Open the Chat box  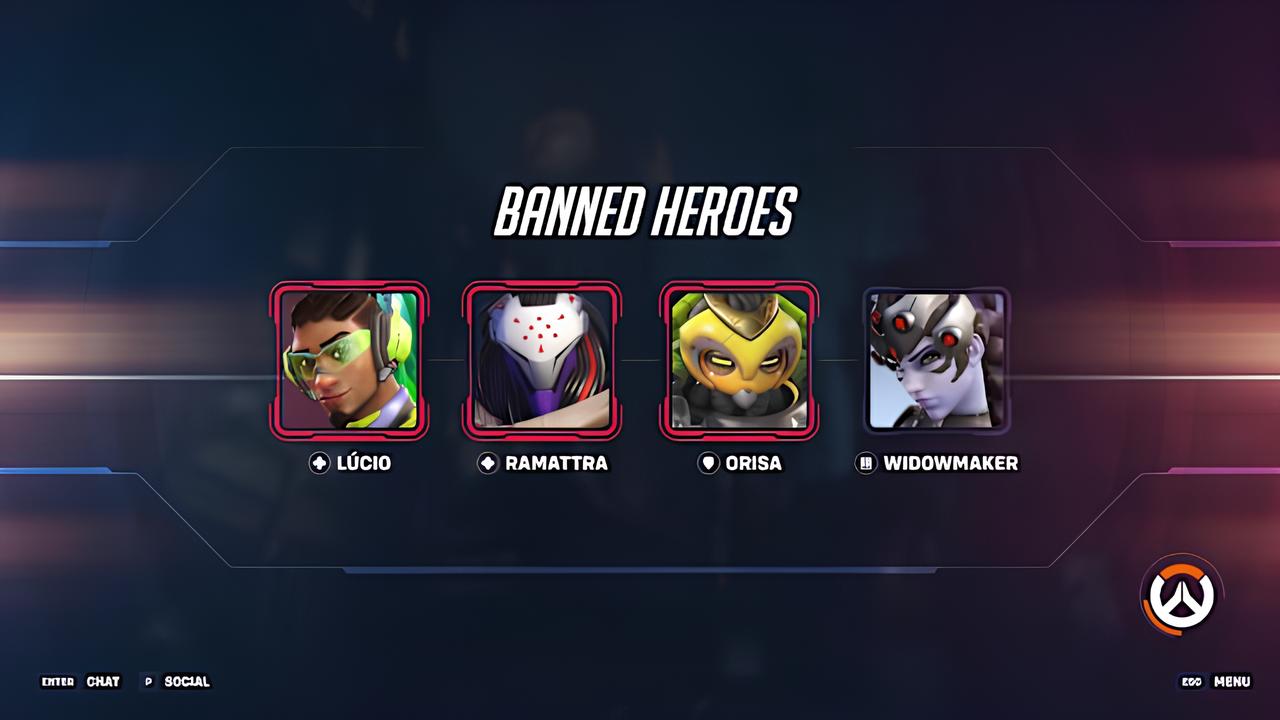[104, 682]
